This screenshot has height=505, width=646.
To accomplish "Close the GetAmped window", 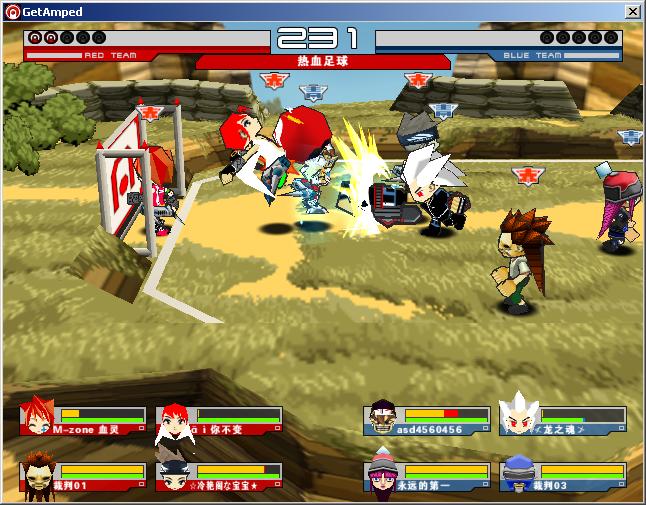I will 632,11.
